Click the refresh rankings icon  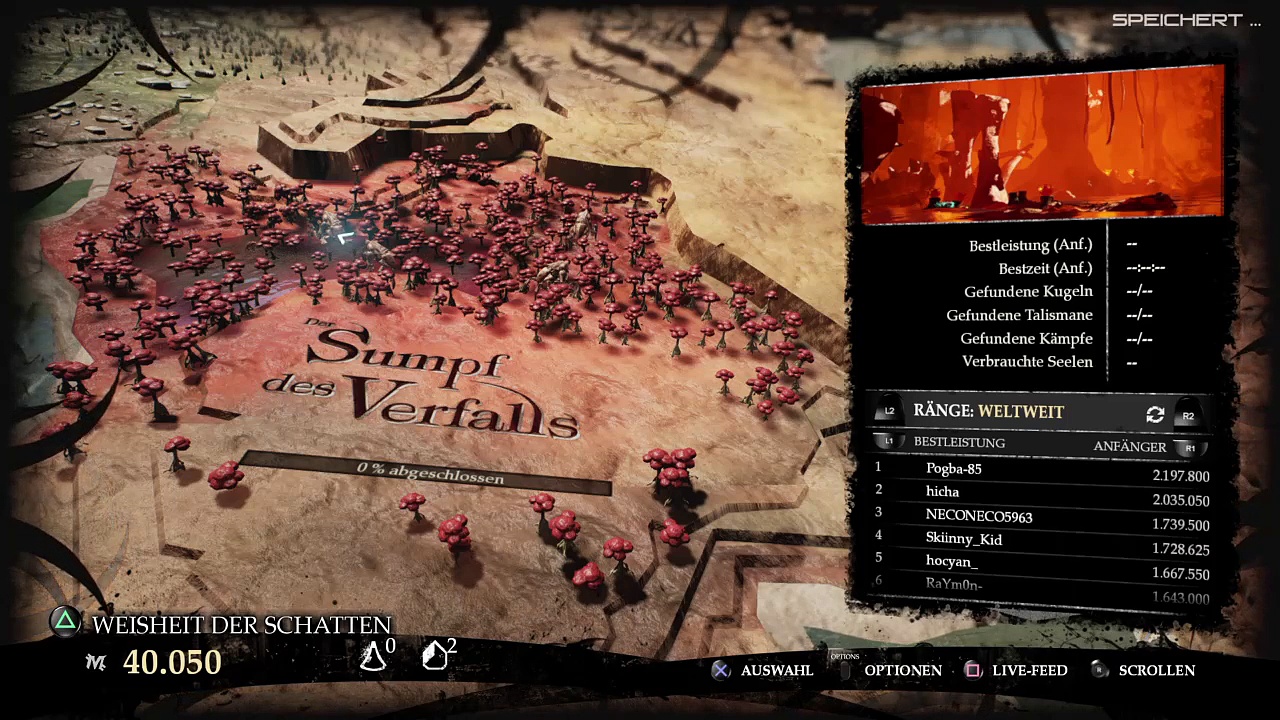click(1155, 414)
